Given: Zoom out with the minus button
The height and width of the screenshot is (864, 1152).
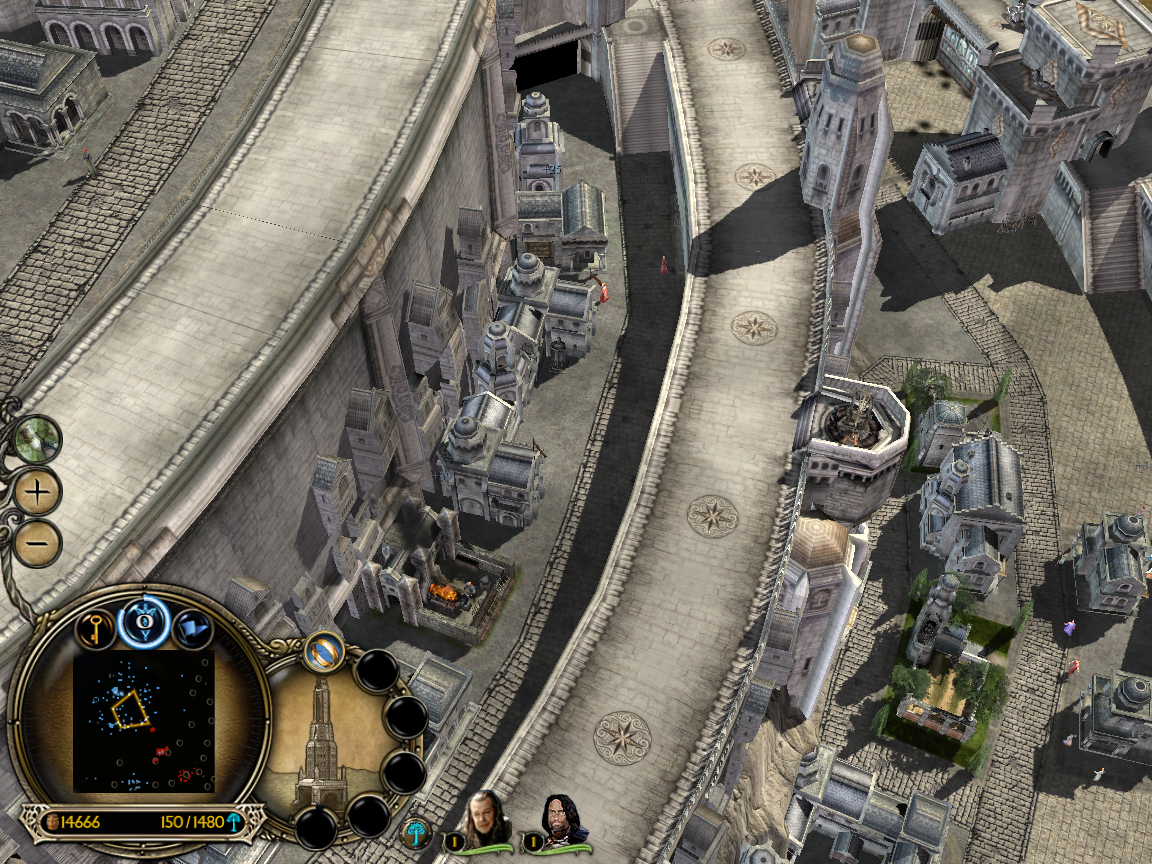Looking at the screenshot, I should click(37, 543).
